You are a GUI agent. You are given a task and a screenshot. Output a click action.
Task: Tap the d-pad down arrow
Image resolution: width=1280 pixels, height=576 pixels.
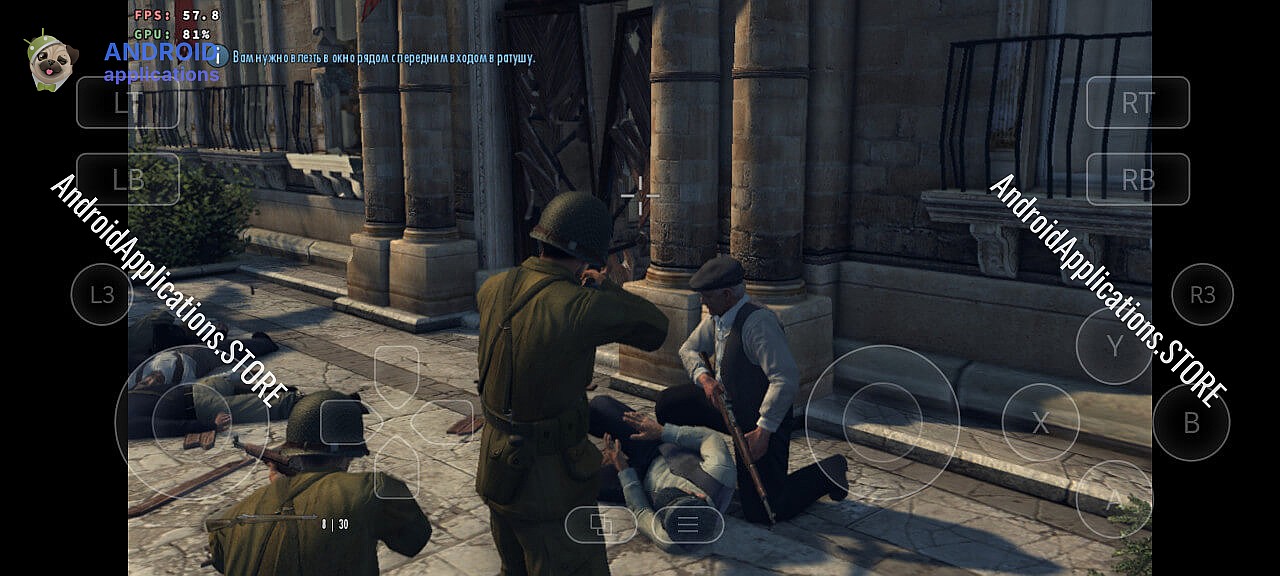pyautogui.click(x=397, y=468)
